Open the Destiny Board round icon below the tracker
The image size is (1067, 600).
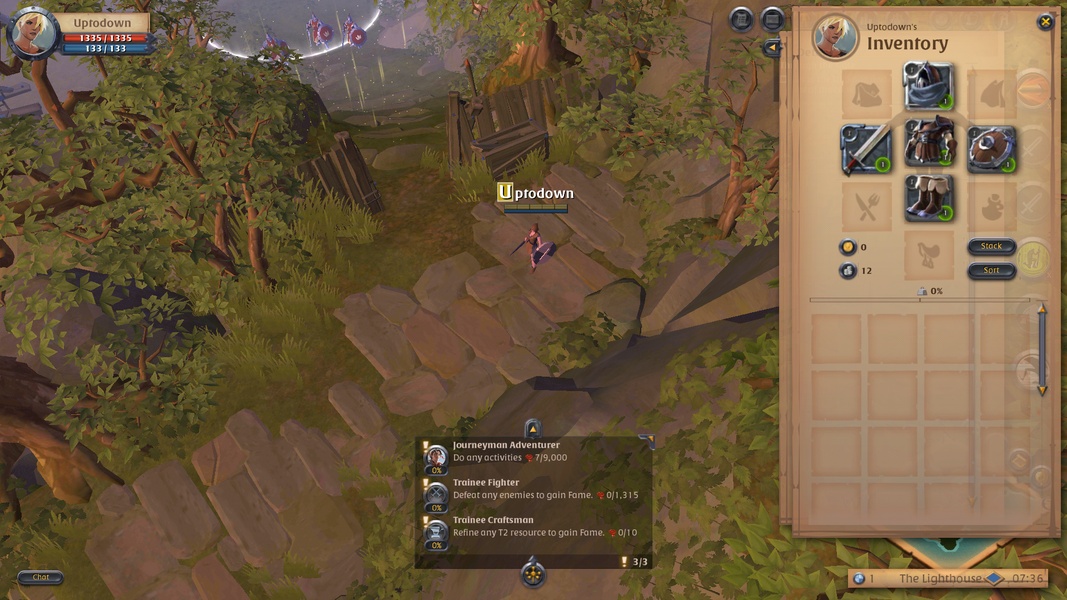[x=533, y=574]
